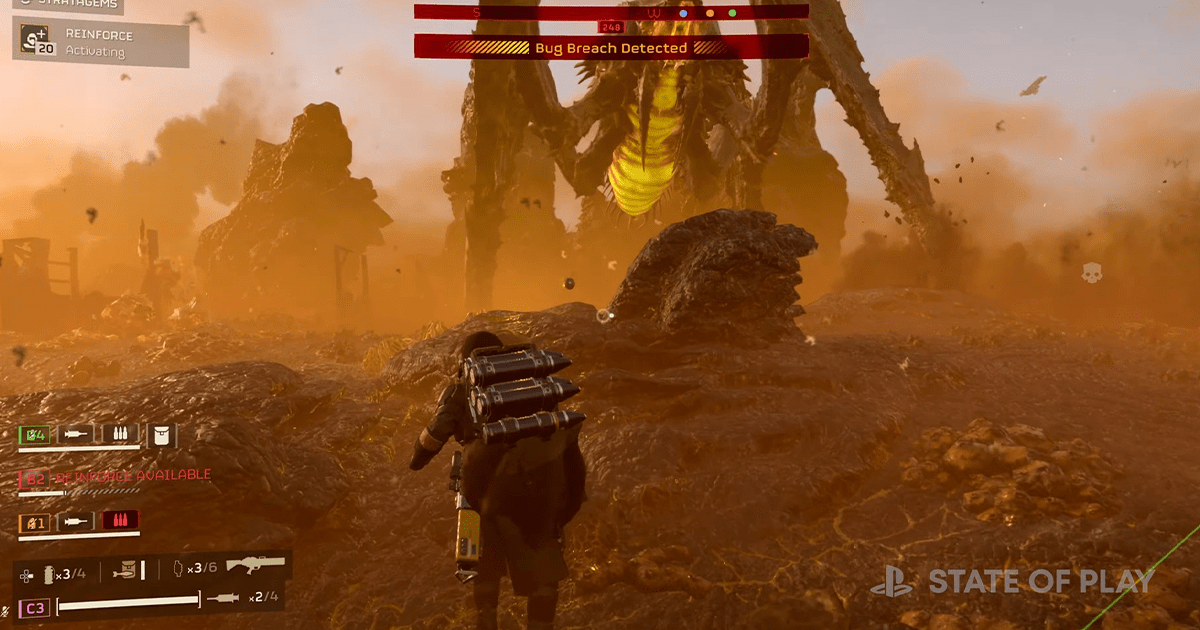Select the Reinforce stratagem entry
Screen dimensions: 1200x630
click(100, 41)
